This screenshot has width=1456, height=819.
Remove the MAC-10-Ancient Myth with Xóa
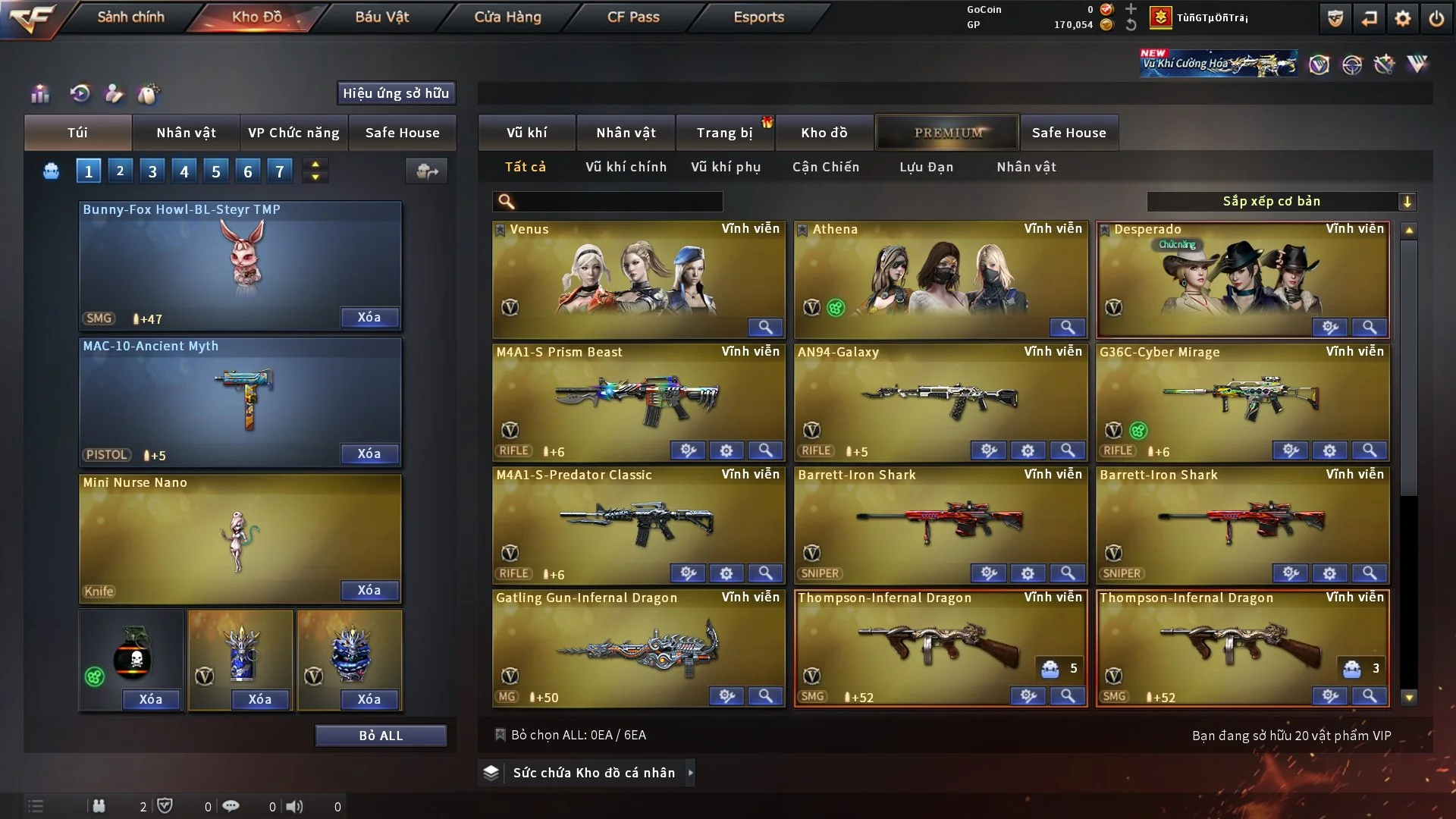pyautogui.click(x=369, y=453)
